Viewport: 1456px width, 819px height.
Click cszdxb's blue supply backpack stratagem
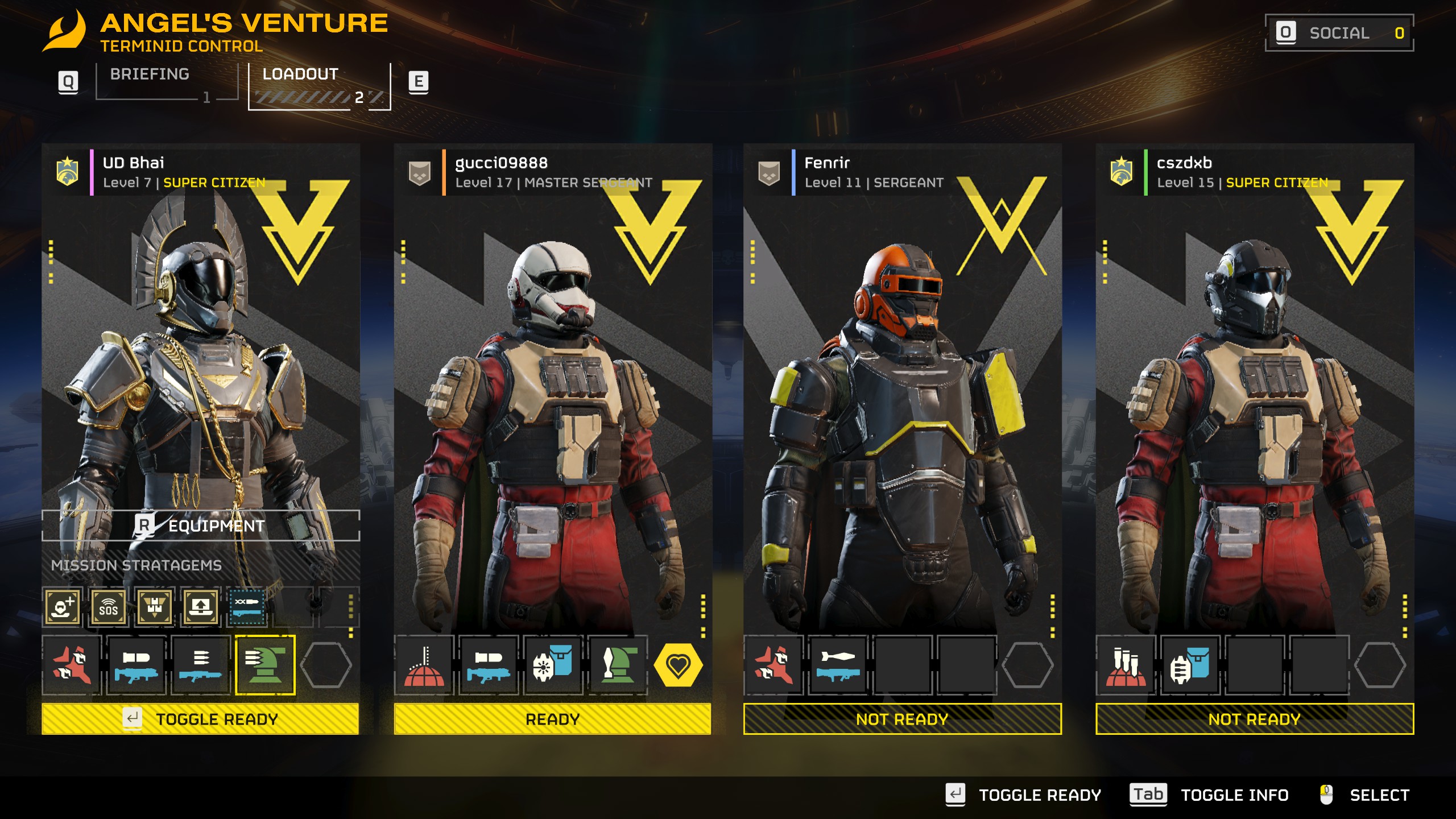tap(1190, 665)
